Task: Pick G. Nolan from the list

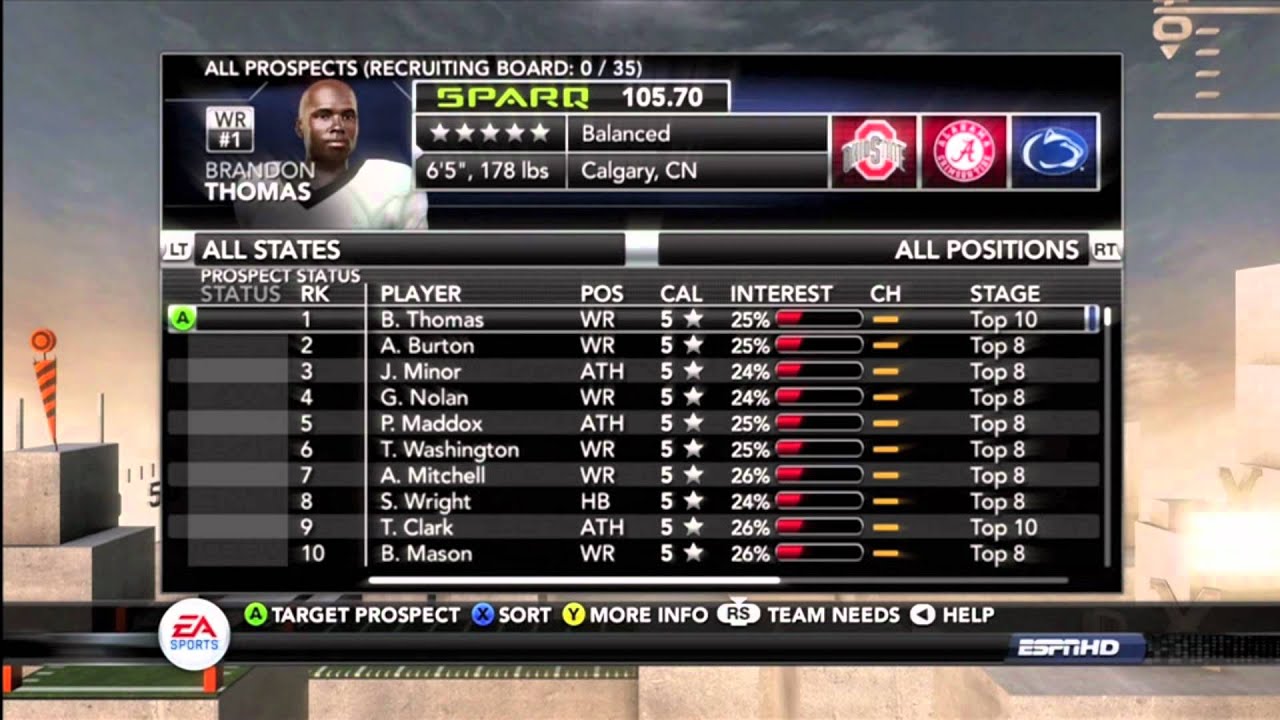Action: click(424, 398)
